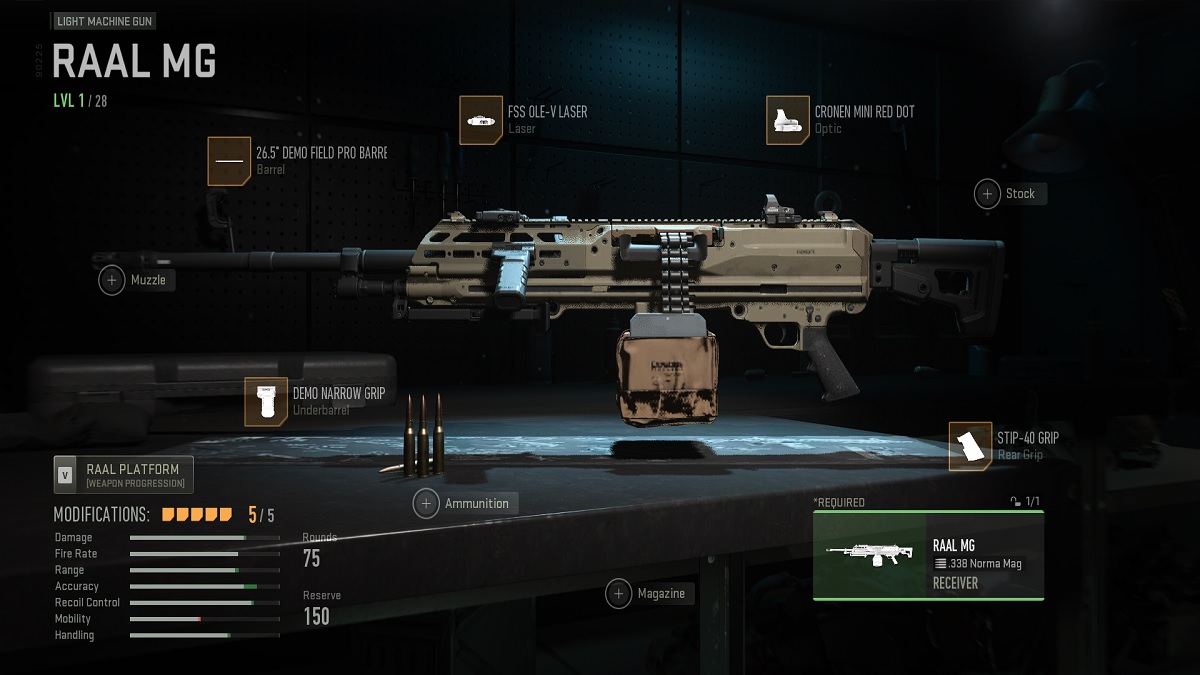
Task: Select the 26.5" Demo Field Pro Barrel slot
Action: [x=229, y=161]
